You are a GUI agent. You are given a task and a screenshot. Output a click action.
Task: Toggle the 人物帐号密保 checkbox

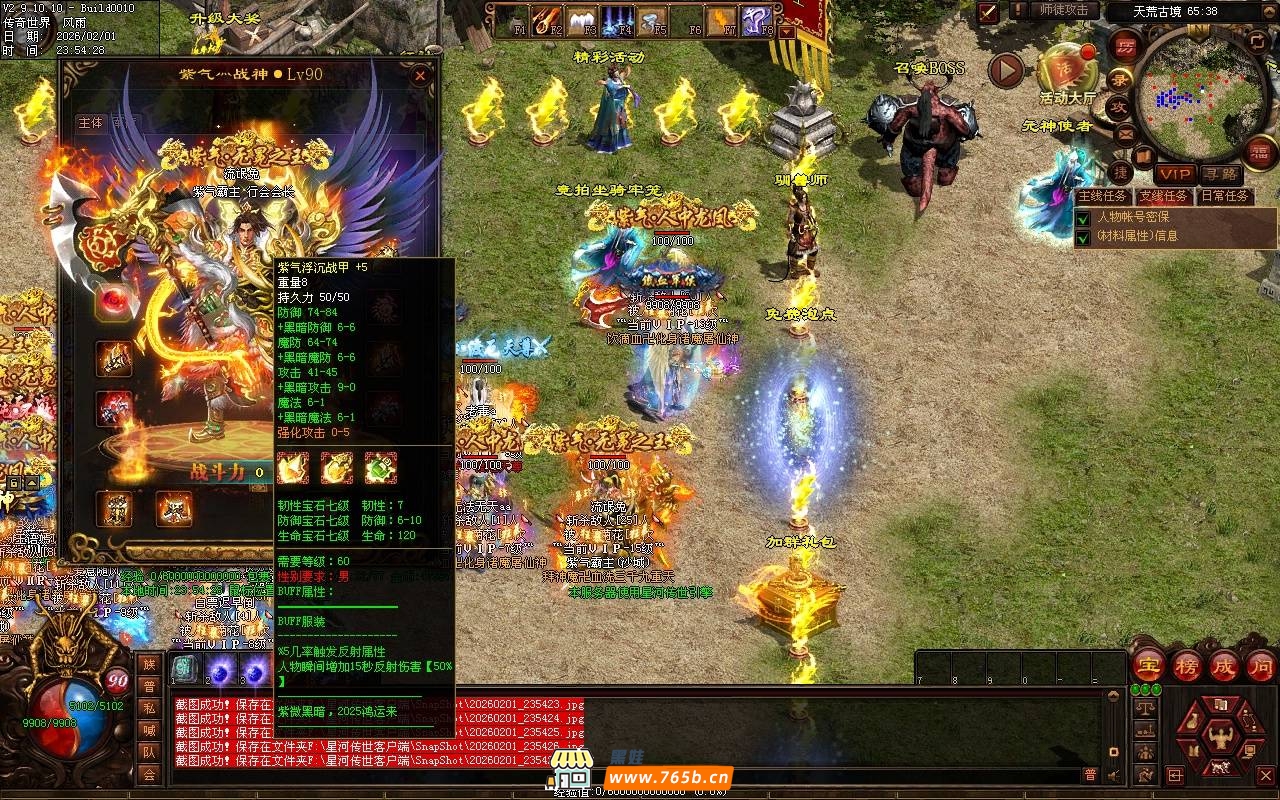tap(1083, 217)
